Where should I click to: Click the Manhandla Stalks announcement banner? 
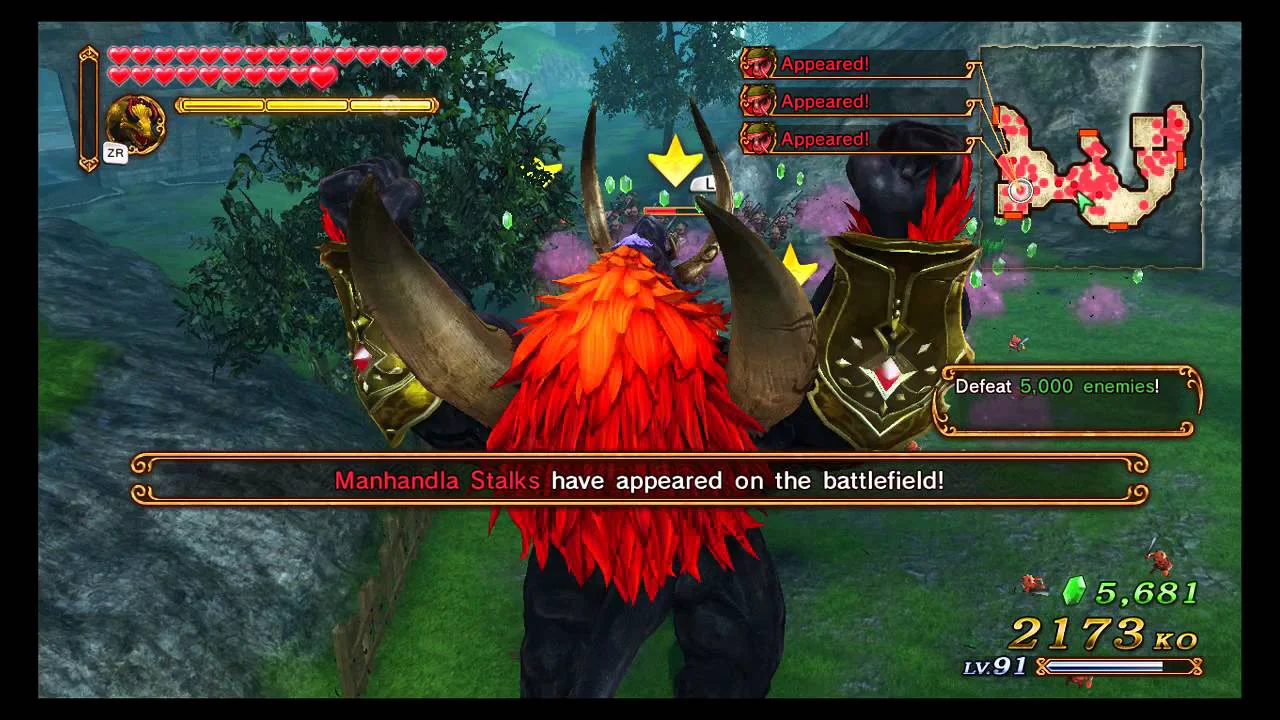point(640,480)
